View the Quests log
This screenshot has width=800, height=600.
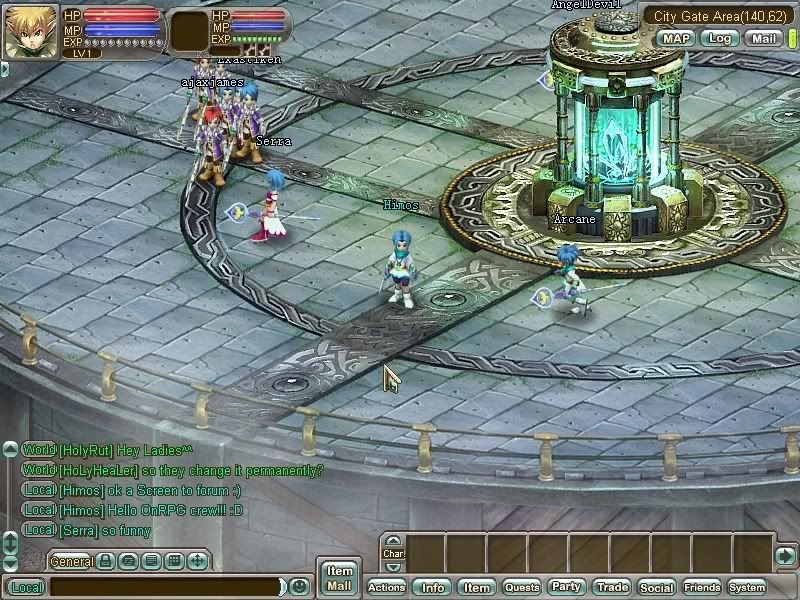pyautogui.click(x=522, y=588)
